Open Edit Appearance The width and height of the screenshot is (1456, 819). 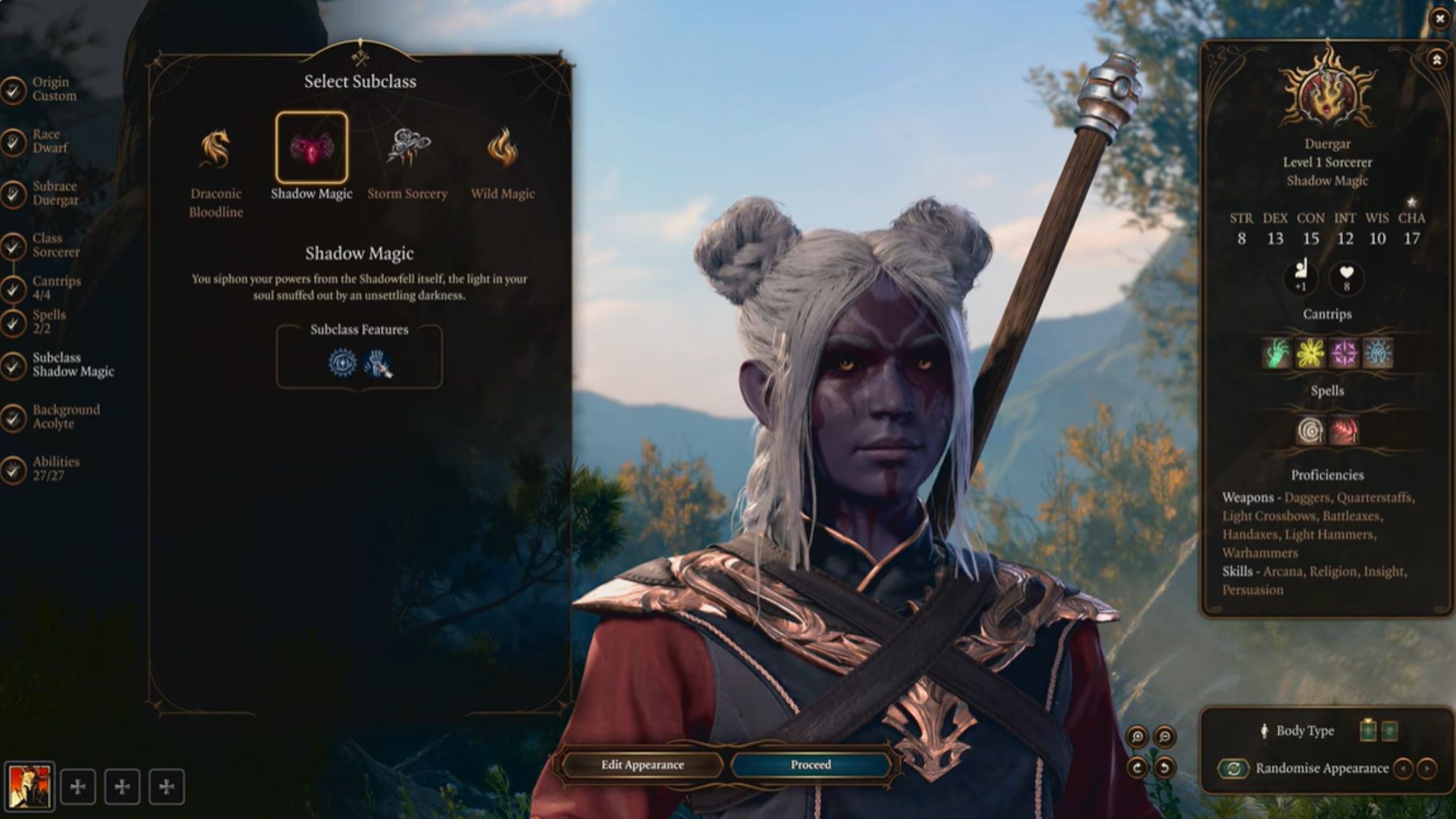click(642, 765)
